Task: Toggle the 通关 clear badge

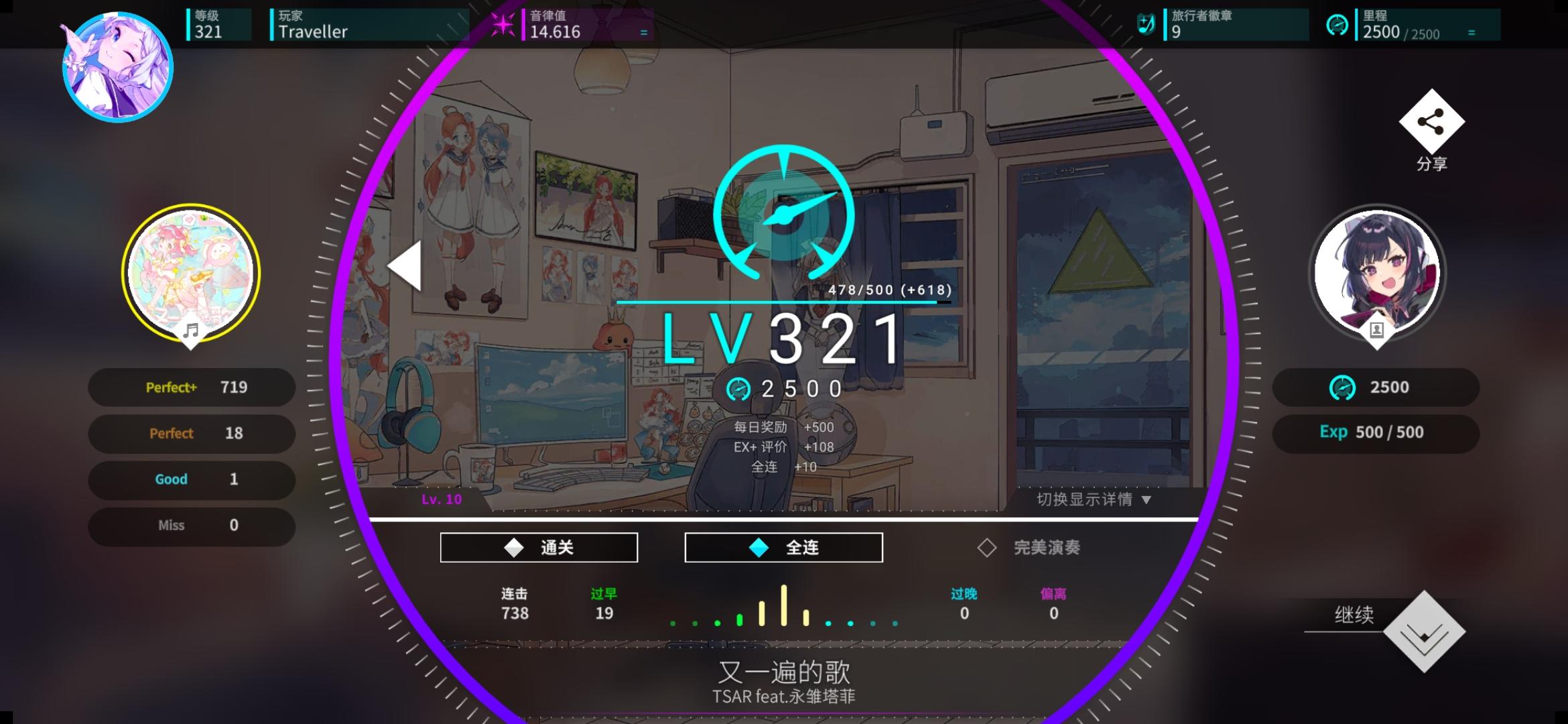Action: tap(539, 547)
